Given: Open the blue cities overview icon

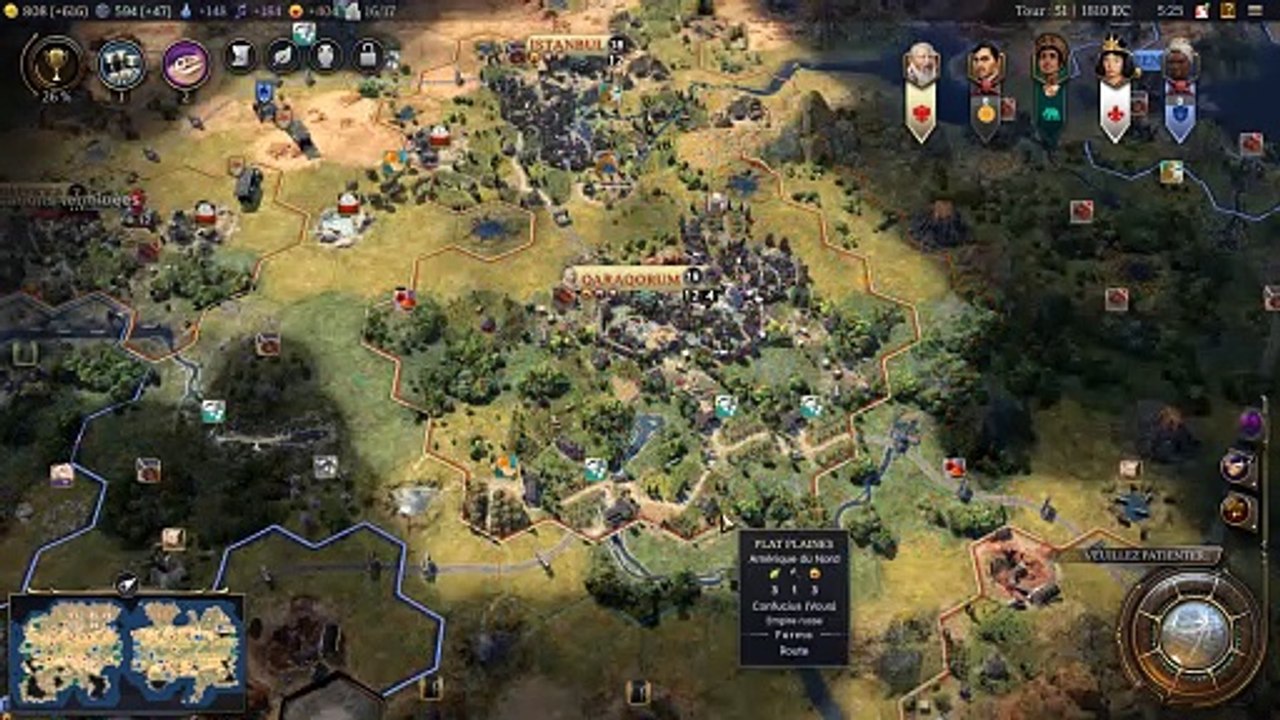Looking at the screenshot, I should pos(121,64).
